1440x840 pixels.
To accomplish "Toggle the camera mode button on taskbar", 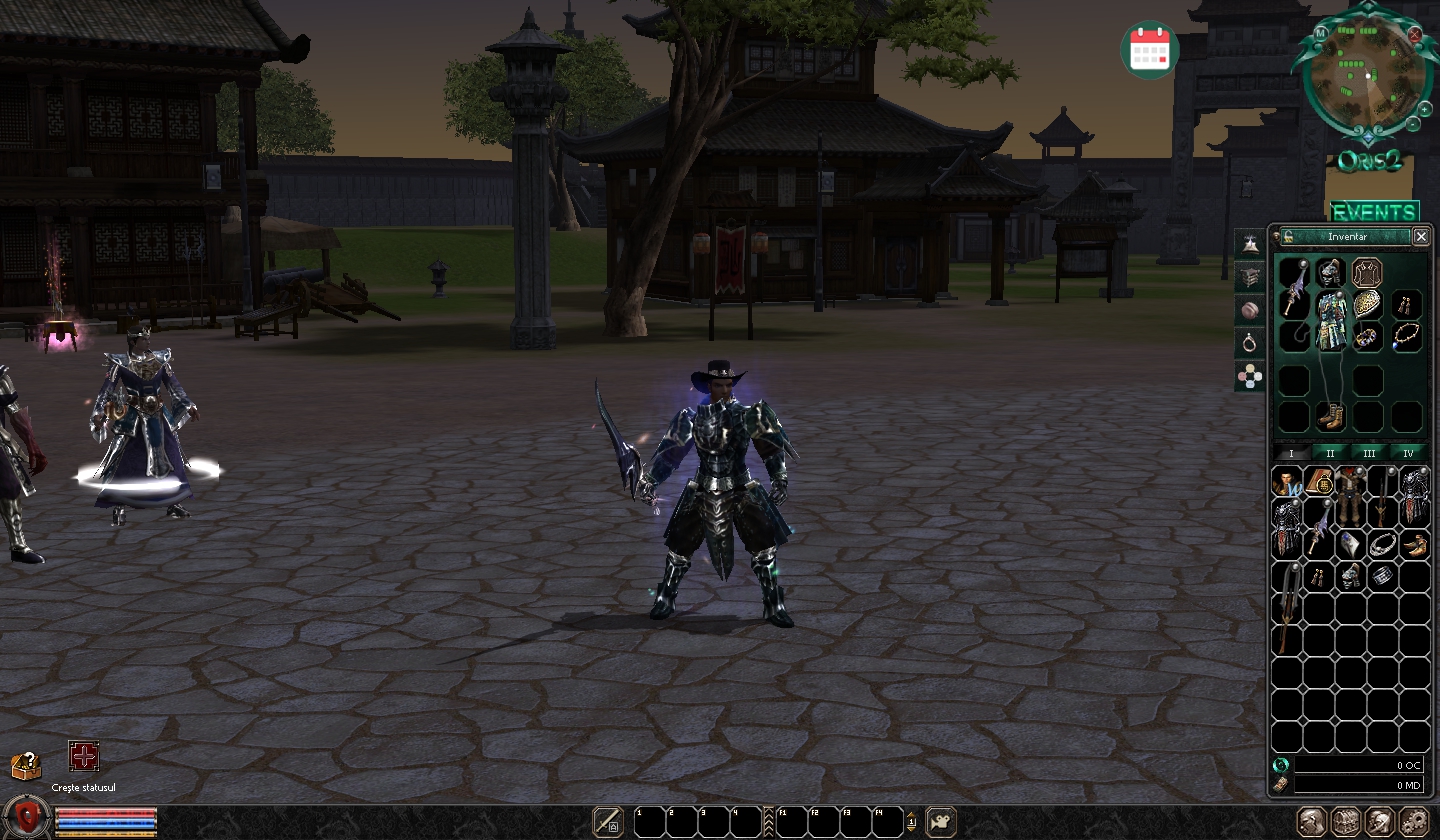I will (x=941, y=822).
